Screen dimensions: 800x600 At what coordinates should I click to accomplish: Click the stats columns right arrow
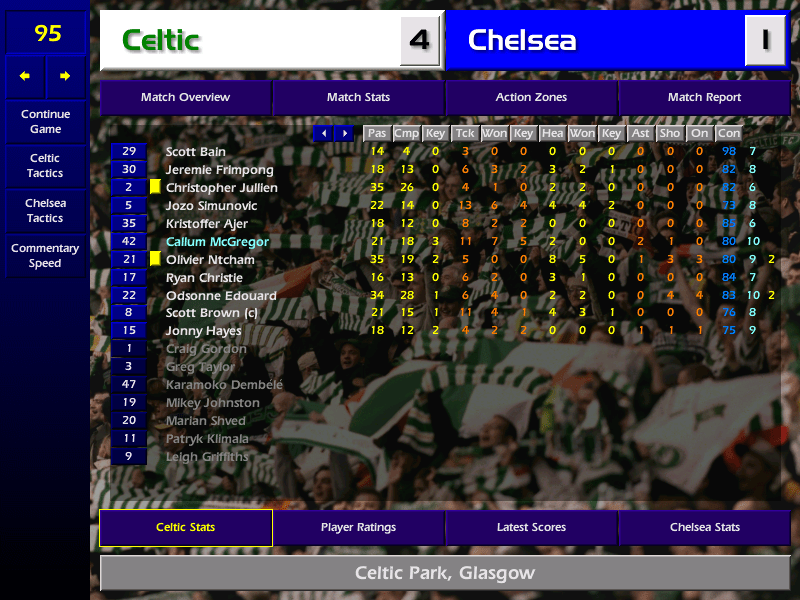(345, 133)
